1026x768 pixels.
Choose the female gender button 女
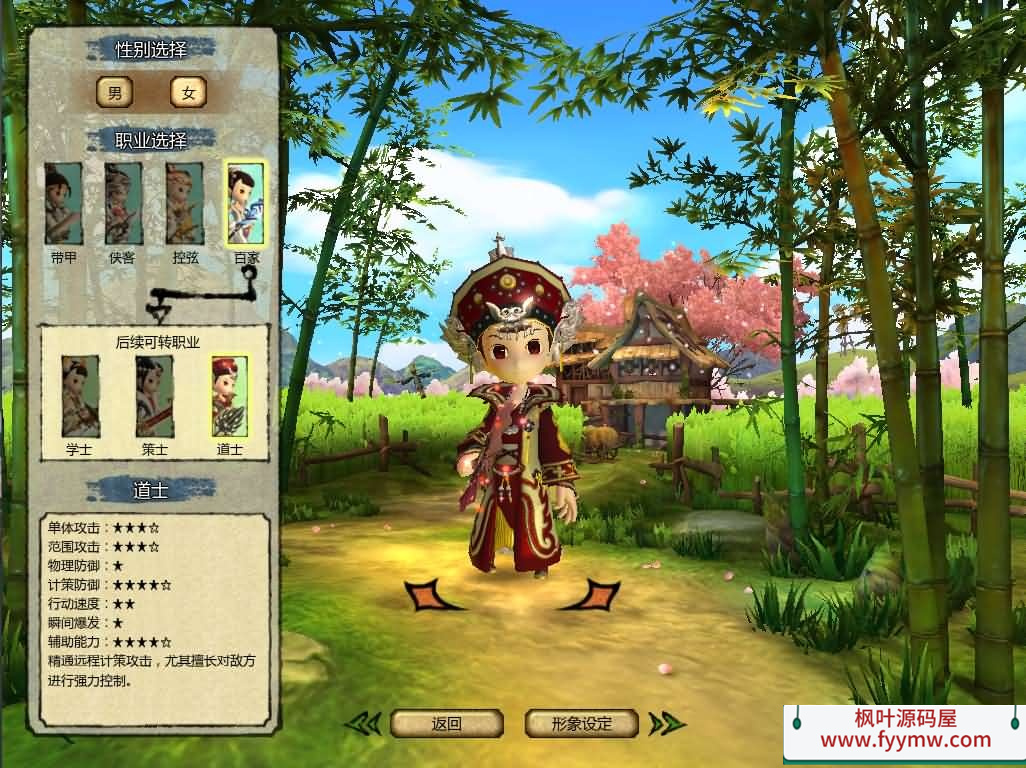pos(188,93)
